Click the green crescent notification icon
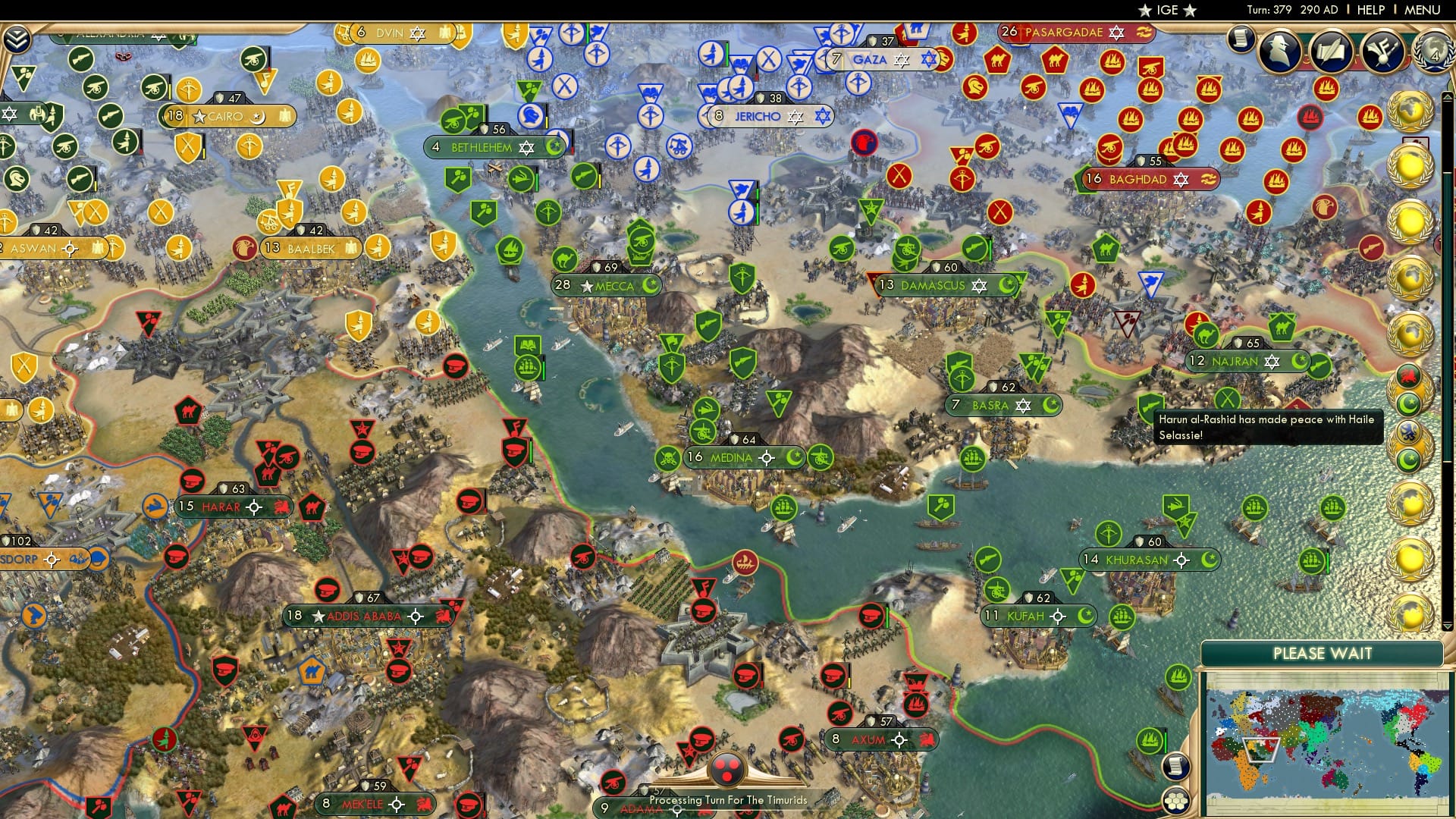Screen dimensions: 1456x819 click(x=1409, y=404)
